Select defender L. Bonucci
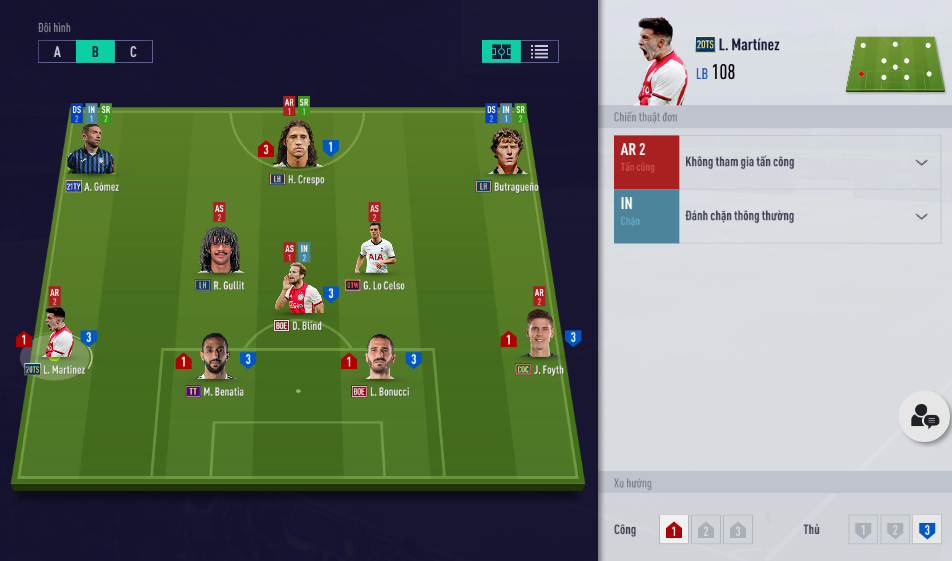This screenshot has width=952, height=561. pos(380,358)
